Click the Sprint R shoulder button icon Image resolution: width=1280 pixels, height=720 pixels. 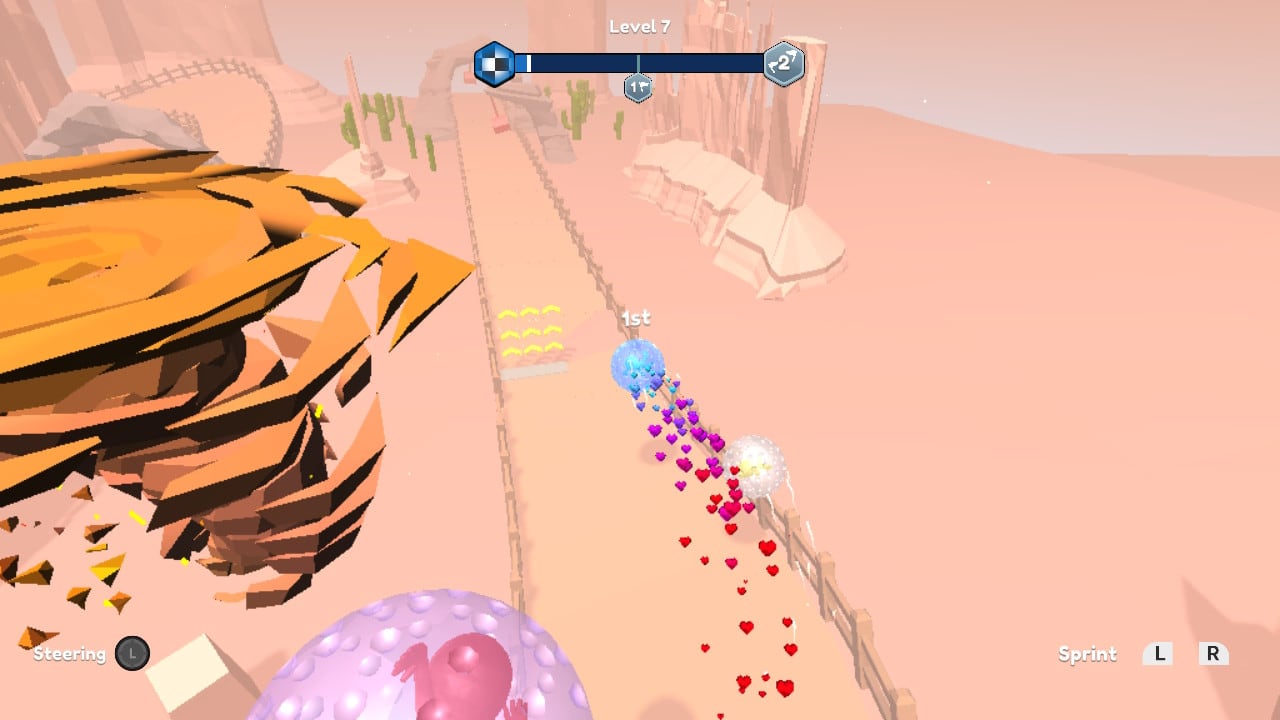(1213, 654)
